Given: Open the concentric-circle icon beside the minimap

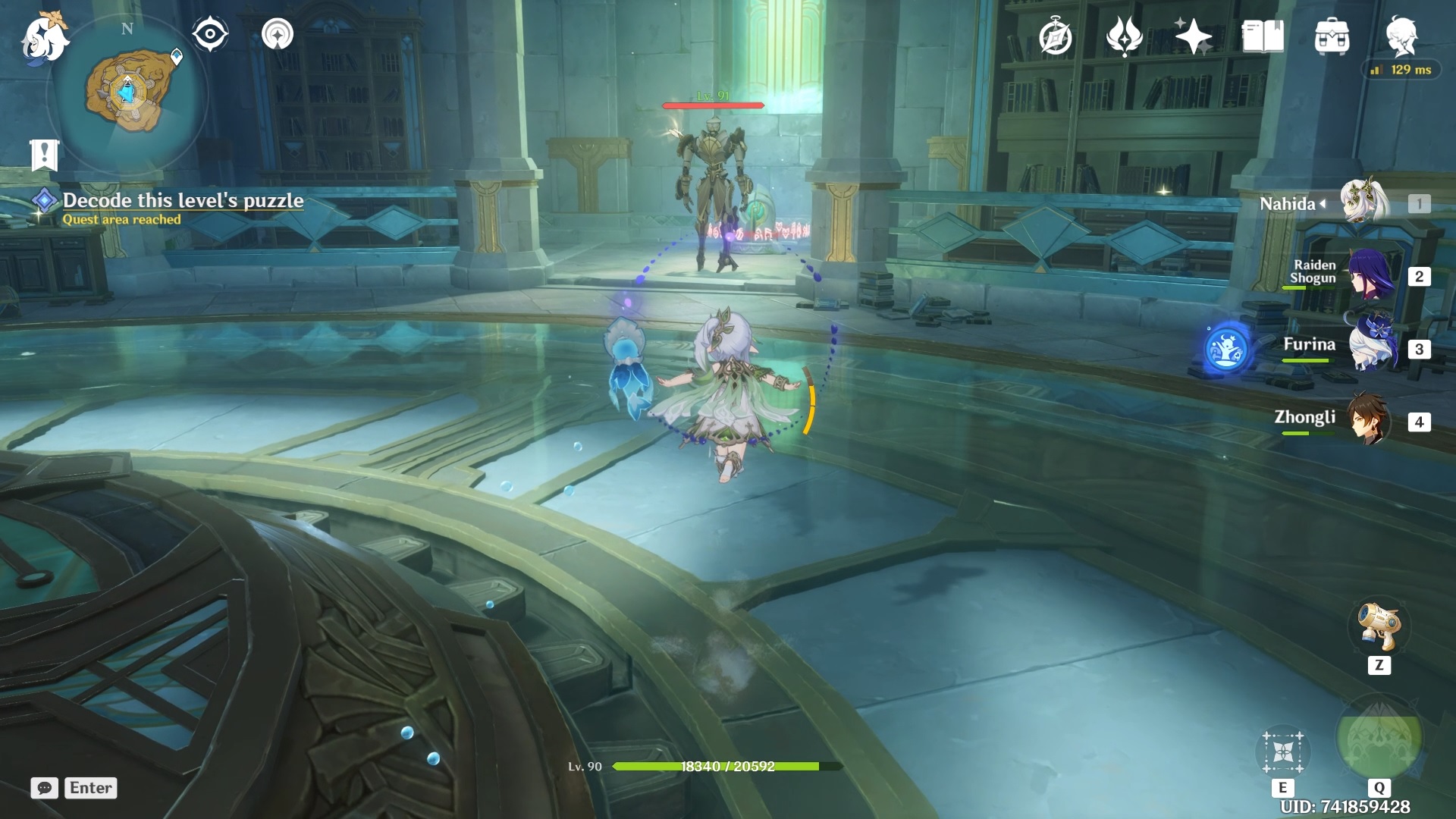Looking at the screenshot, I should (x=277, y=34).
